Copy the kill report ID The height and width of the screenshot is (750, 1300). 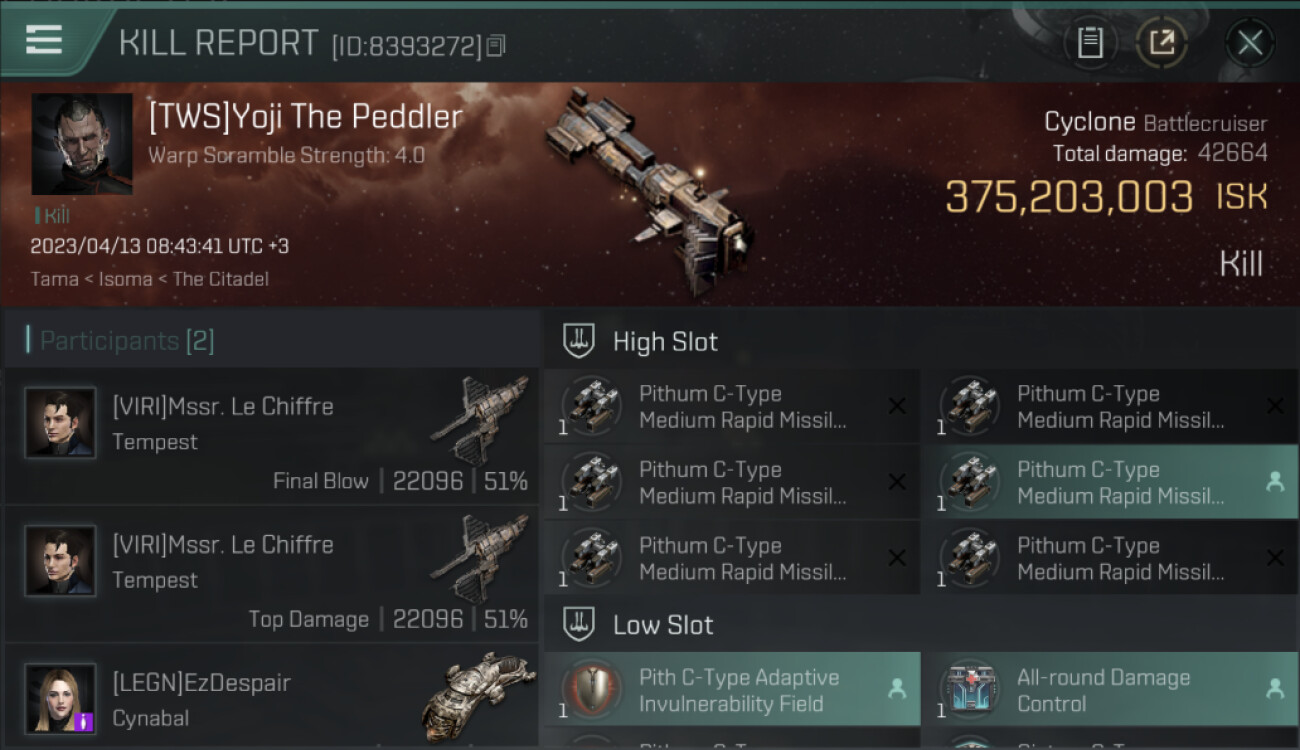497,45
